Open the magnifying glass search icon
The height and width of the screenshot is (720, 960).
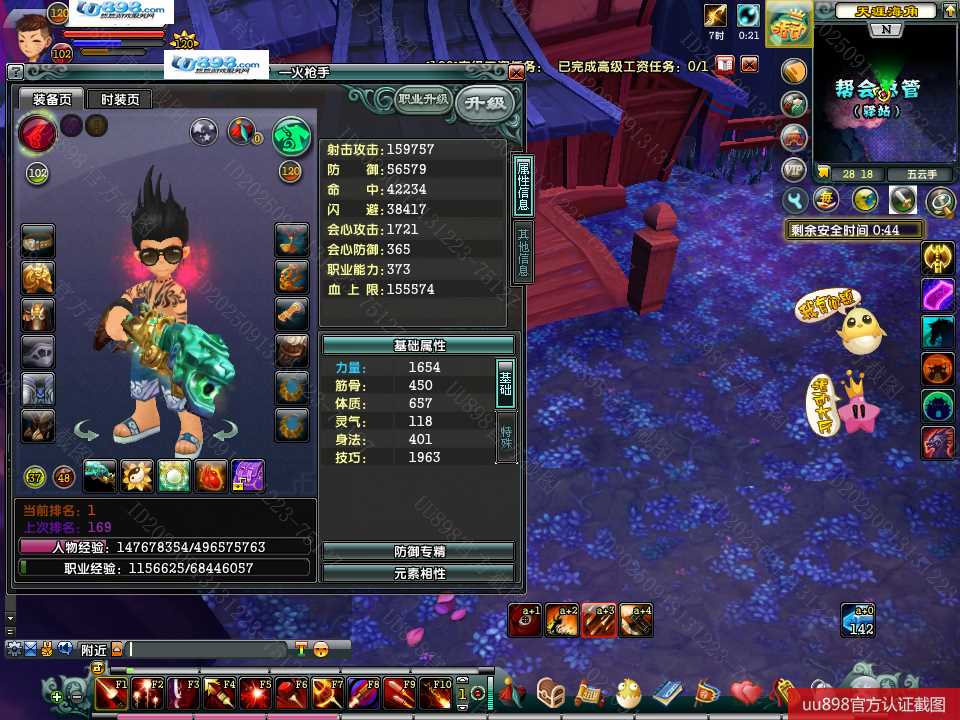940,202
